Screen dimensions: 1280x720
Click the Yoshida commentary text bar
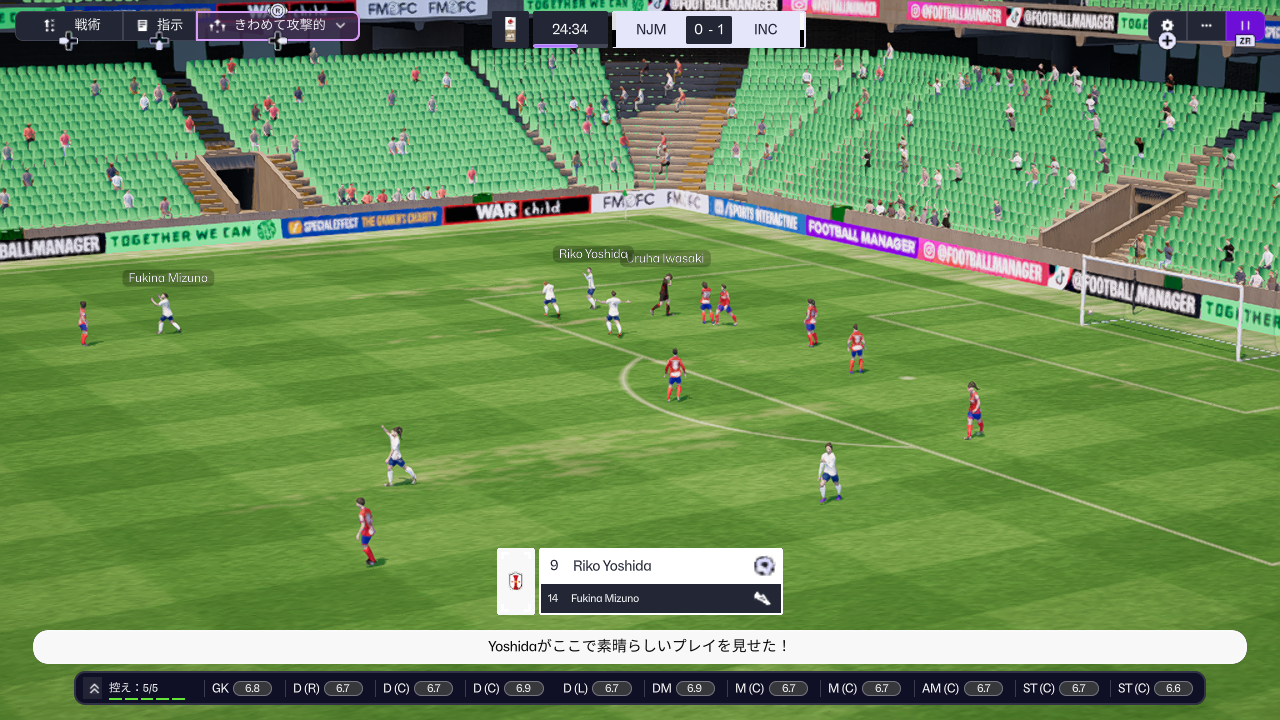640,647
